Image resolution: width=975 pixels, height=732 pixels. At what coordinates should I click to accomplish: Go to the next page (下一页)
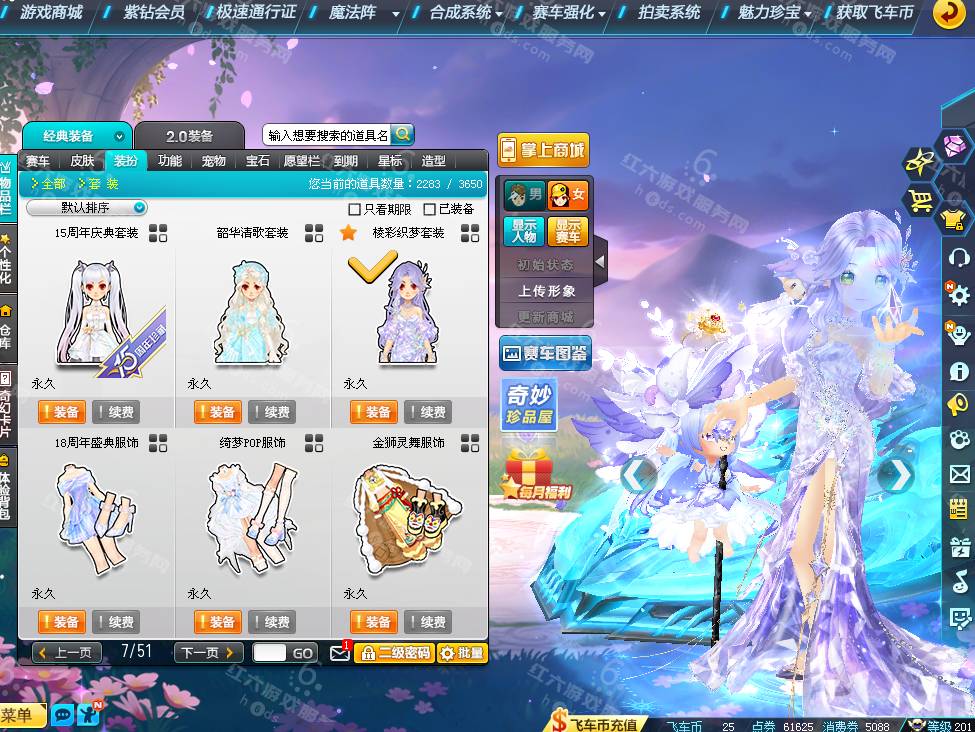(207, 653)
